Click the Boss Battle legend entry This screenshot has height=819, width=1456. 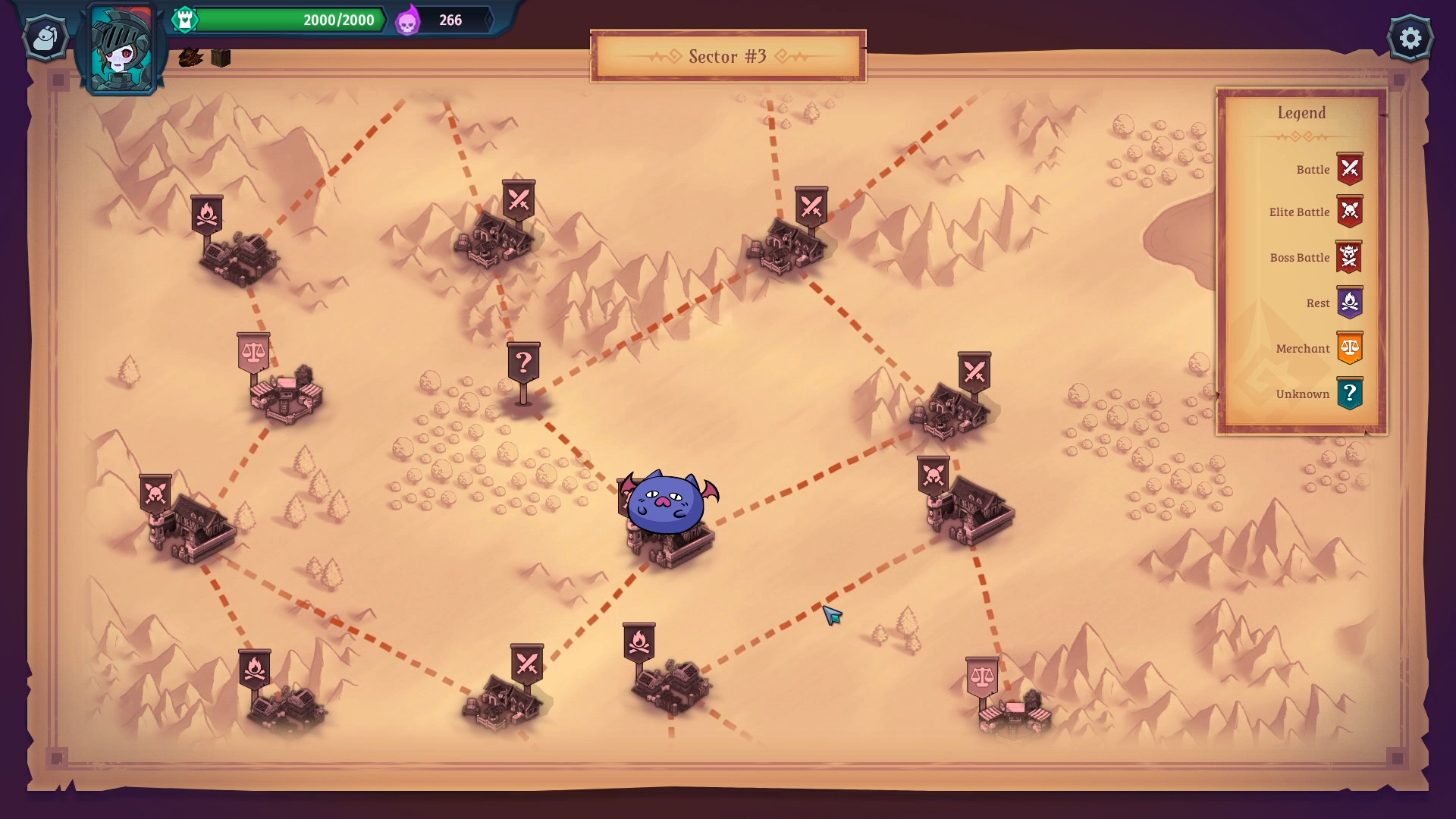1316,258
